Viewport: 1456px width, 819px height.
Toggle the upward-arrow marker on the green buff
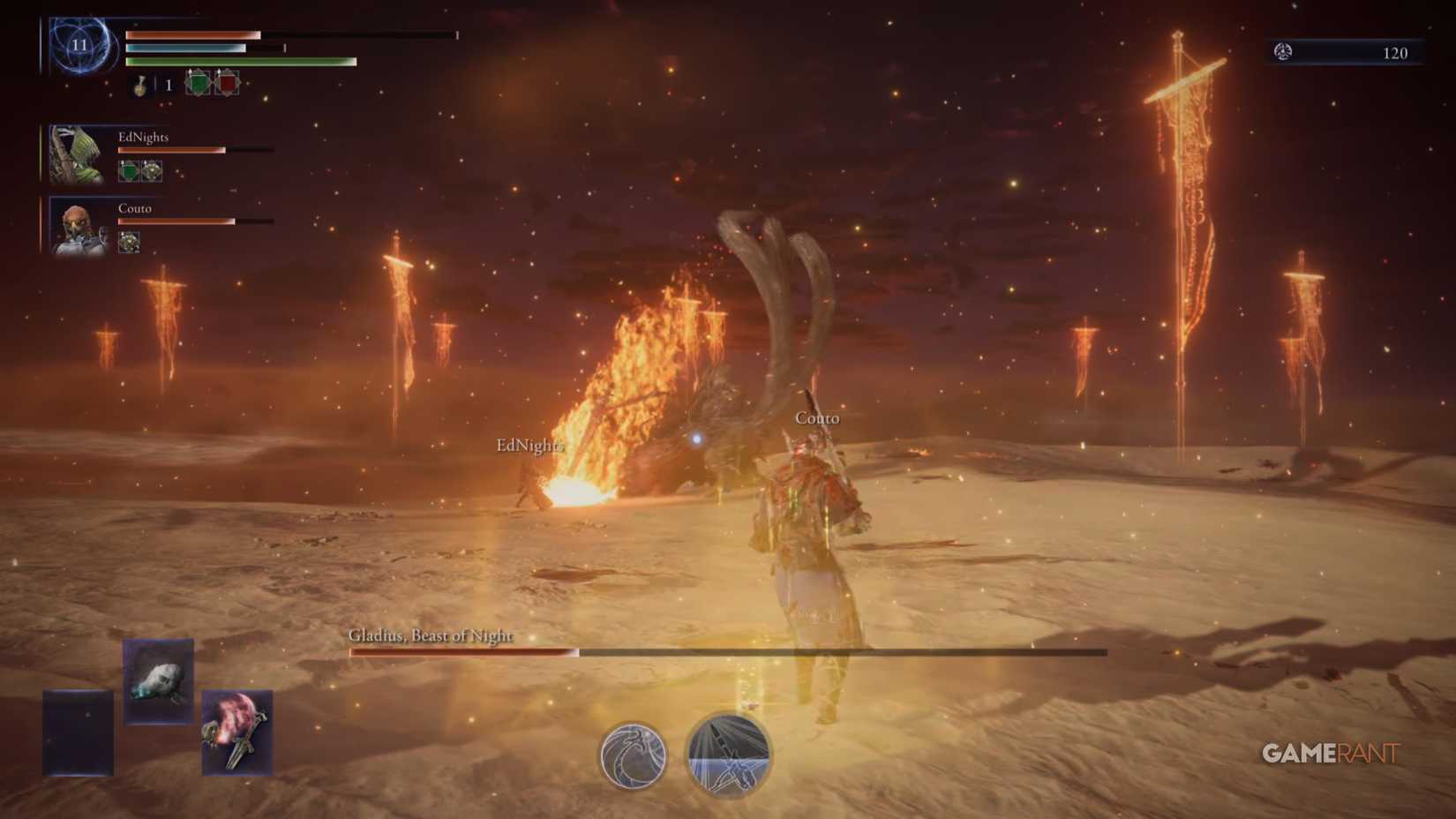point(191,71)
